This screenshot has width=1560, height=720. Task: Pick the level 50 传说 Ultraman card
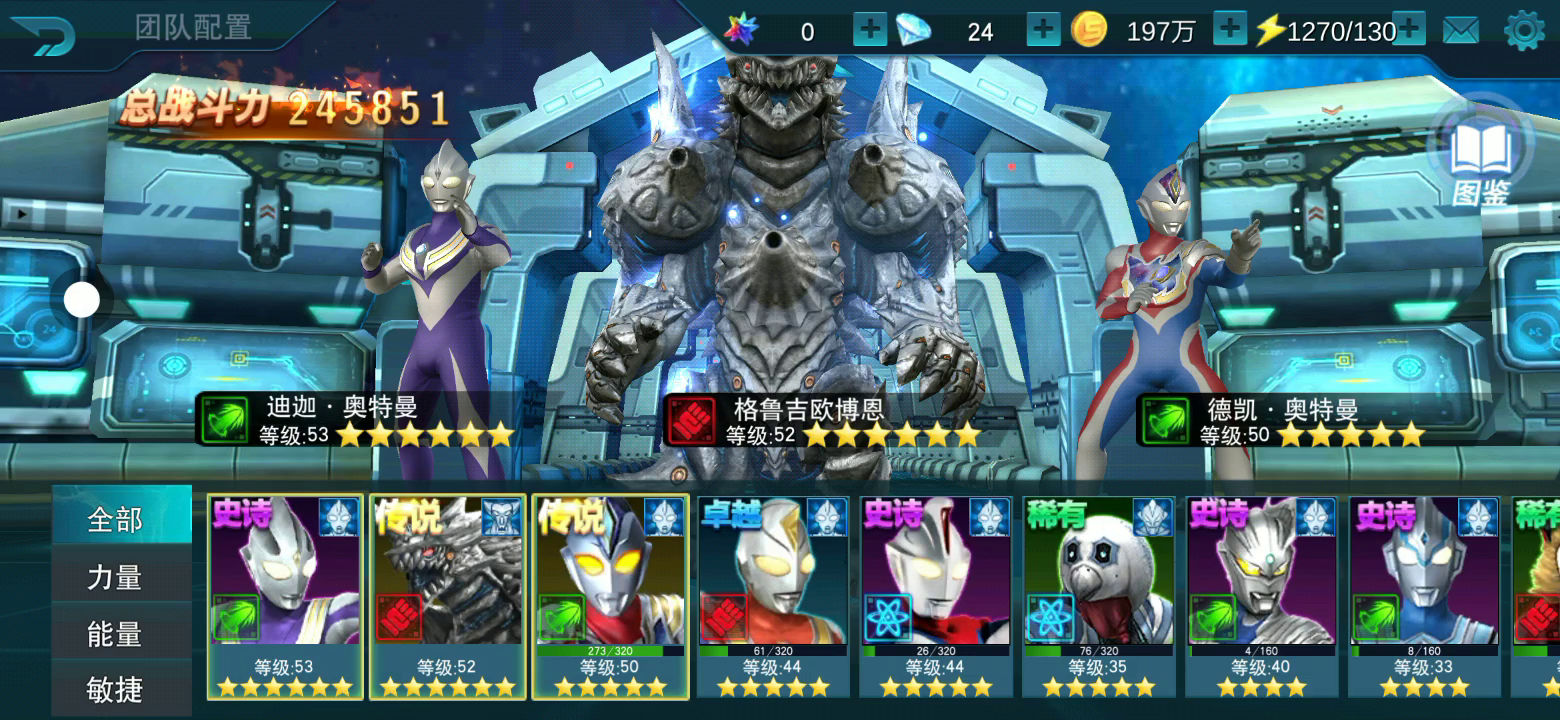610,596
